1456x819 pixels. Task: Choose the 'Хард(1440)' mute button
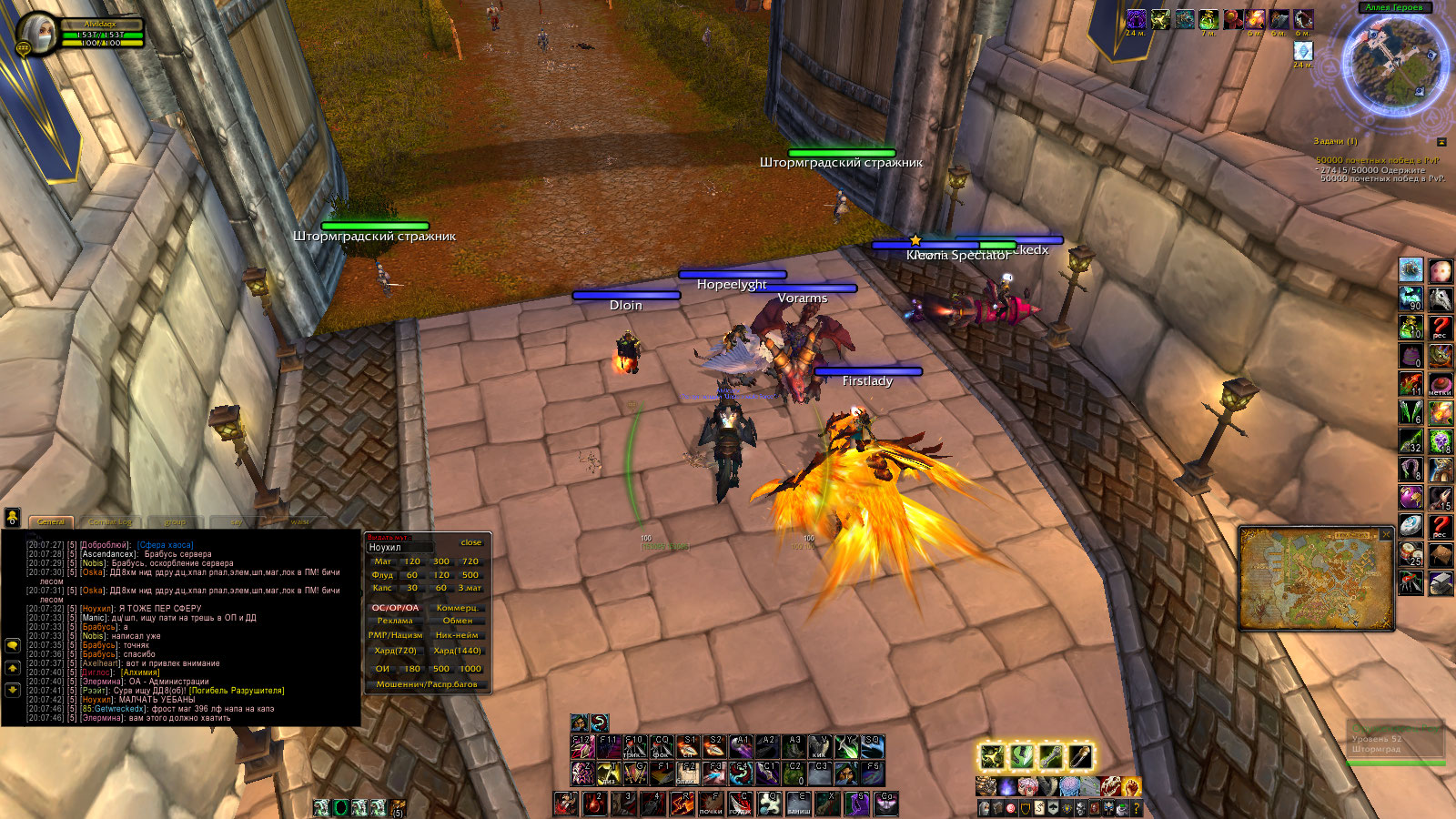click(x=458, y=651)
